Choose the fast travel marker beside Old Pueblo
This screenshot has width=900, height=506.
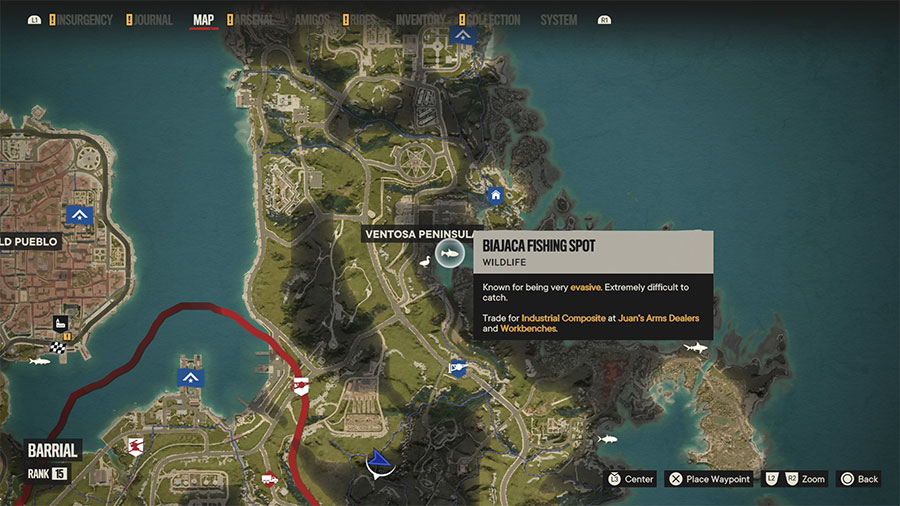click(79, 214)
